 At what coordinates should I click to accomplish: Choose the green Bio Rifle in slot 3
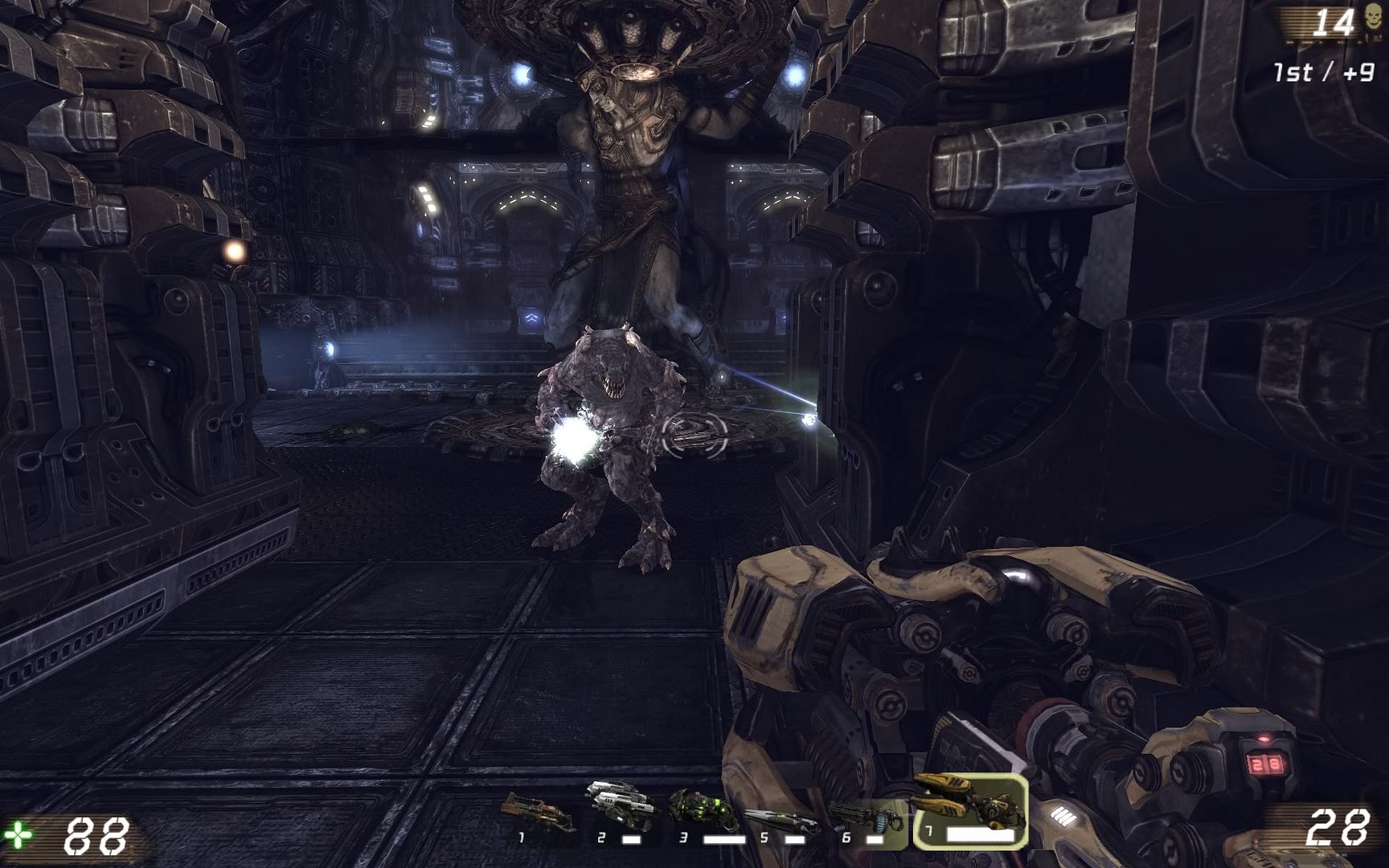tap(702, 811)
